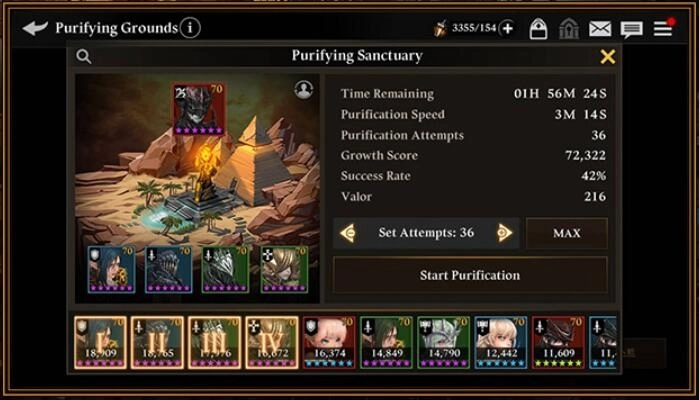Close the Purifying Sanctuary window
This screenshot has width=699, height=400.
[607, 57]
